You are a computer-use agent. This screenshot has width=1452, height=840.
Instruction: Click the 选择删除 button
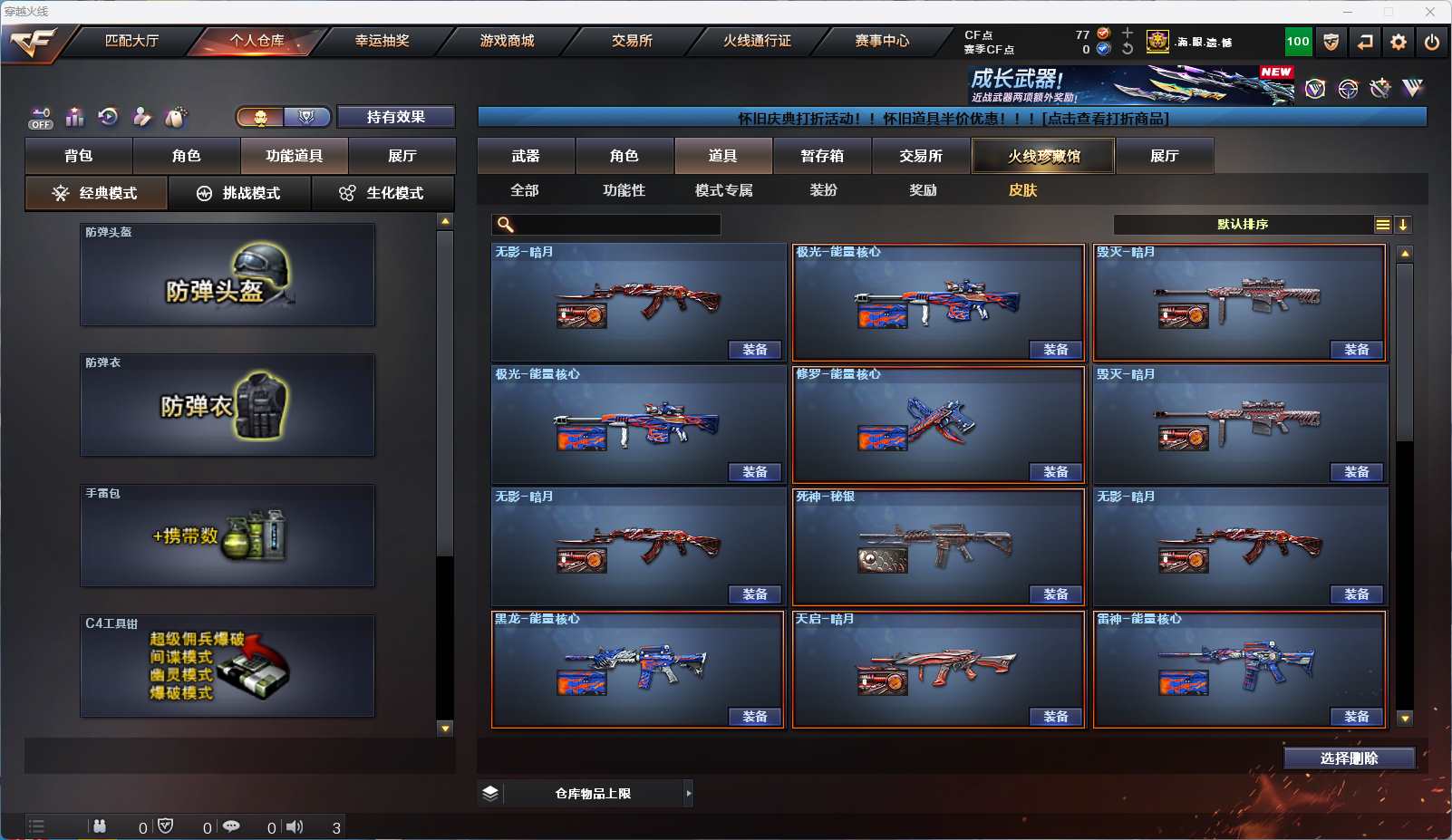click(1349, 758)
